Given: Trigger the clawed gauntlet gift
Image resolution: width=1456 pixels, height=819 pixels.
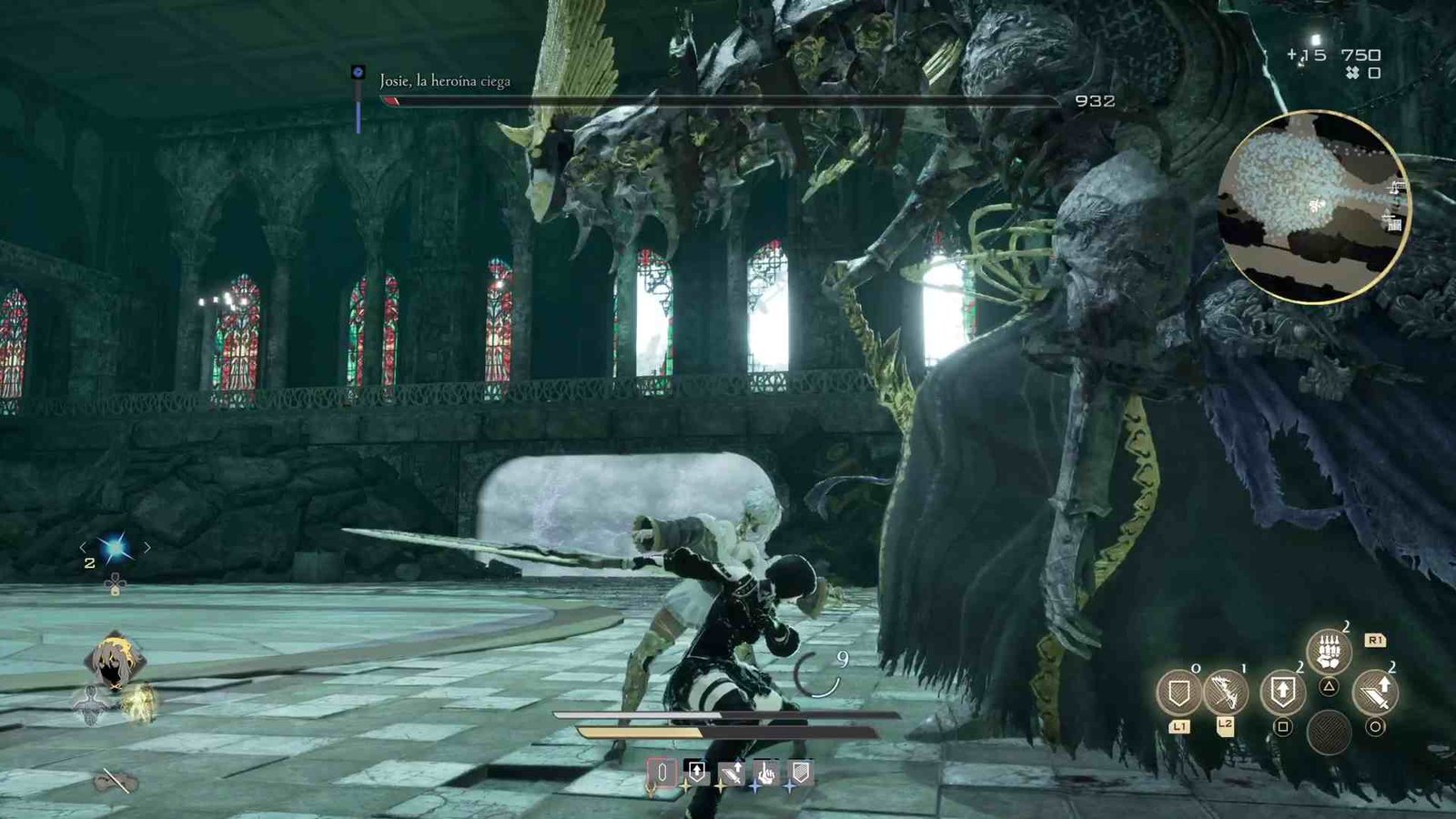Looking at the screenshot, I should (x=1329, y=652).
